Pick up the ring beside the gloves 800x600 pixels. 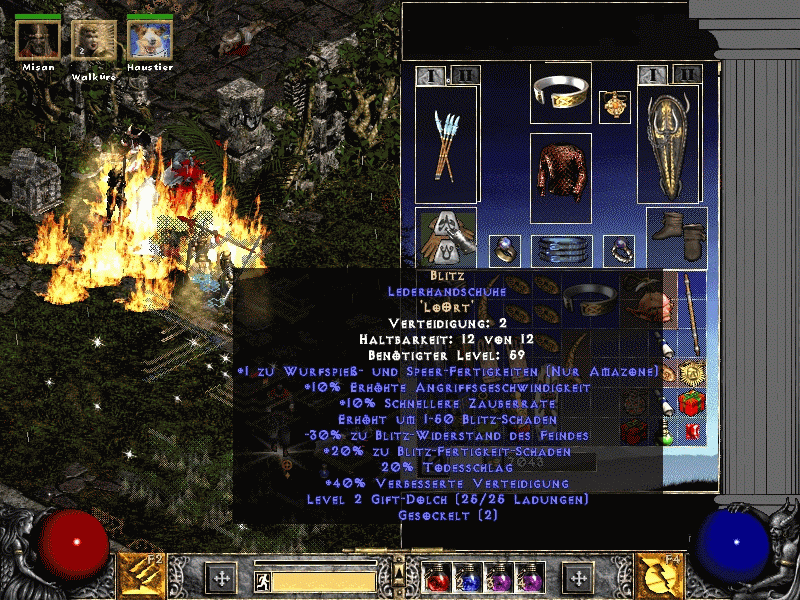pyautogui.click(x=503, y=250)
